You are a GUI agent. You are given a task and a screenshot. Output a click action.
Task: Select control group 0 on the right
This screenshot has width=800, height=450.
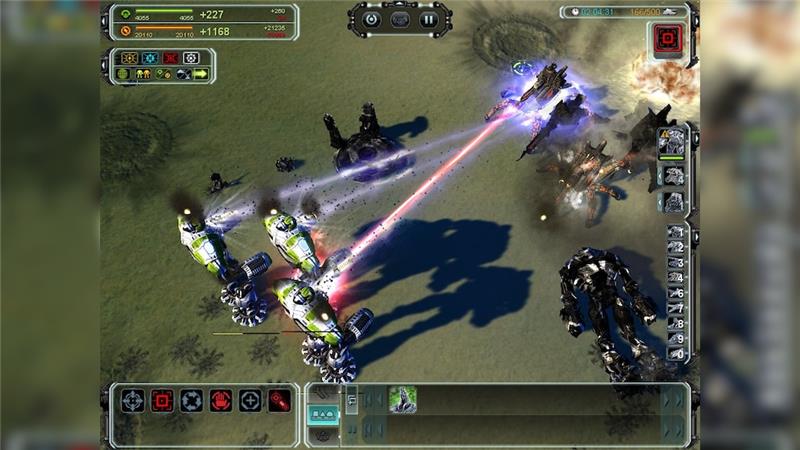pyautogui.click(x=677, y=354)
